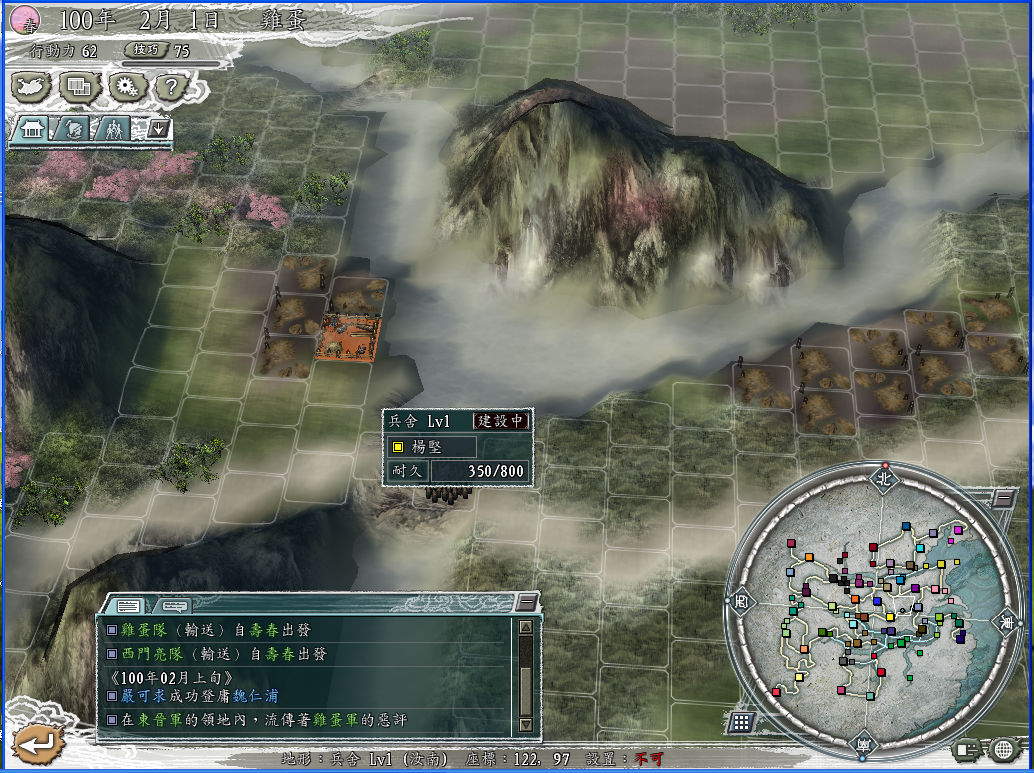
Task: Click the globe icon at bottom right
Action: (x=1003, y=748)
